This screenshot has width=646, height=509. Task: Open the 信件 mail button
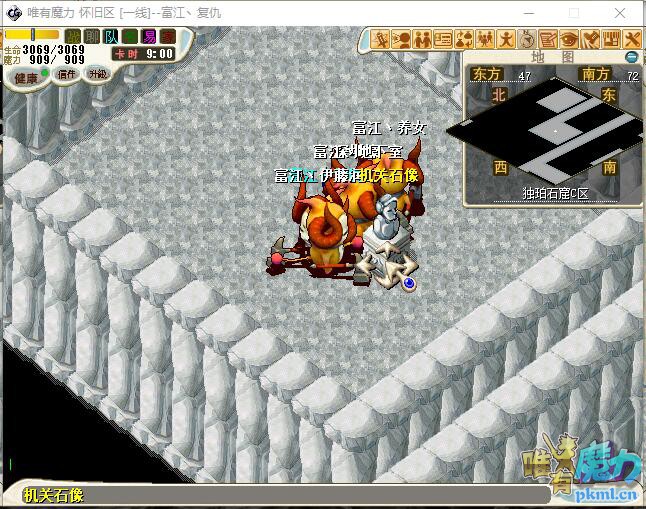click(66, 74)
